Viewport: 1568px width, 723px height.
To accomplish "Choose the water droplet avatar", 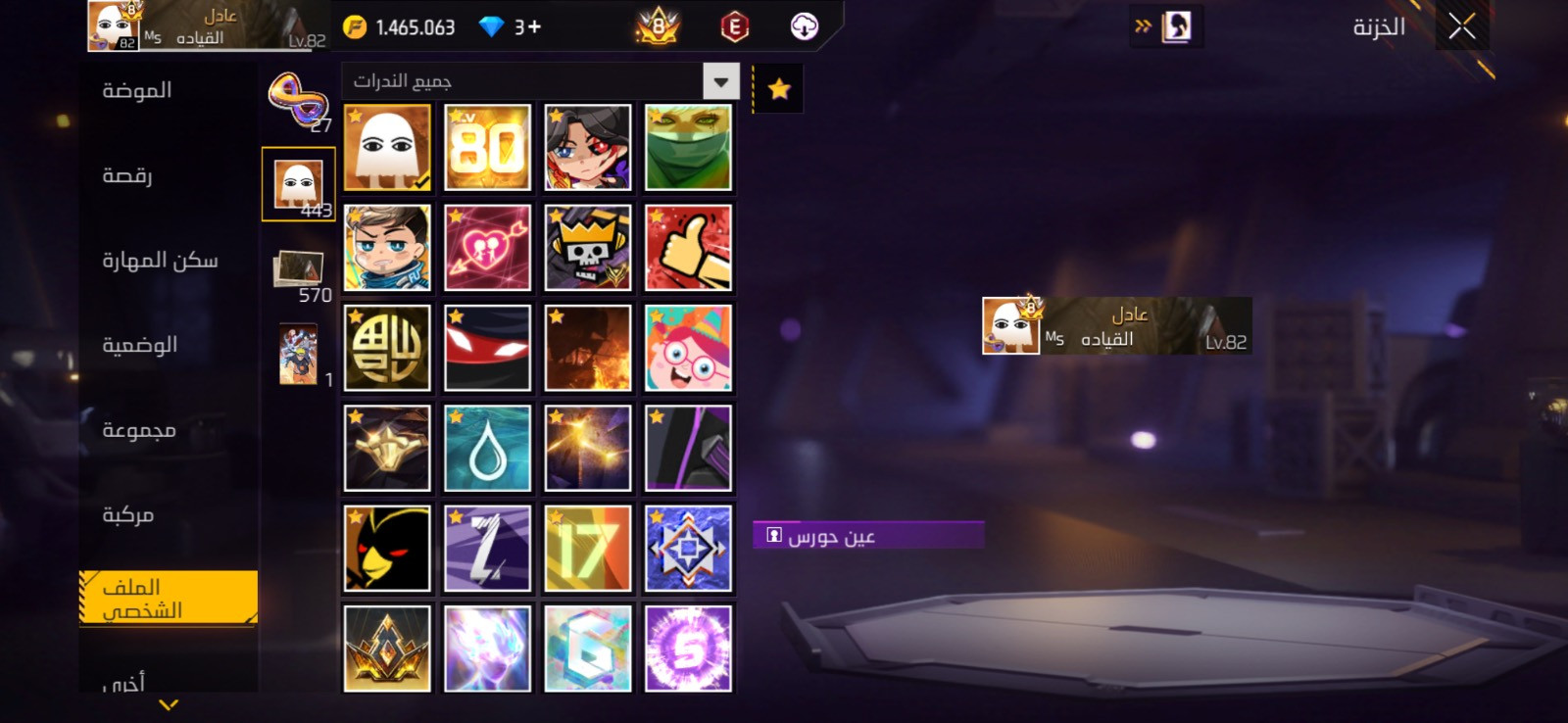I will (487, 449).
